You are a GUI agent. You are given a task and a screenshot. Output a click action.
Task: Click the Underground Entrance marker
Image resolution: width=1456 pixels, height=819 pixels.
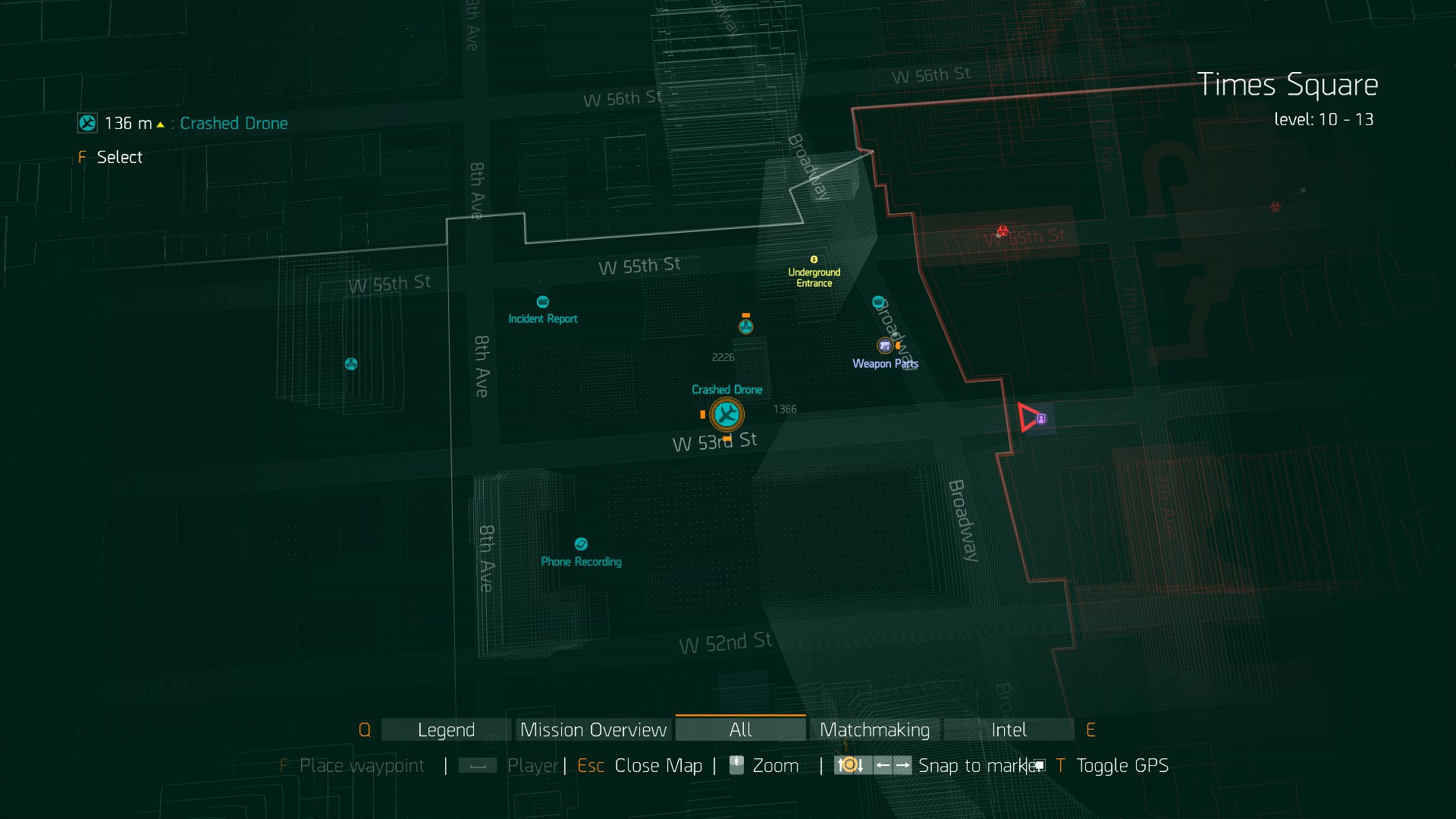click(x=814, y=260)
